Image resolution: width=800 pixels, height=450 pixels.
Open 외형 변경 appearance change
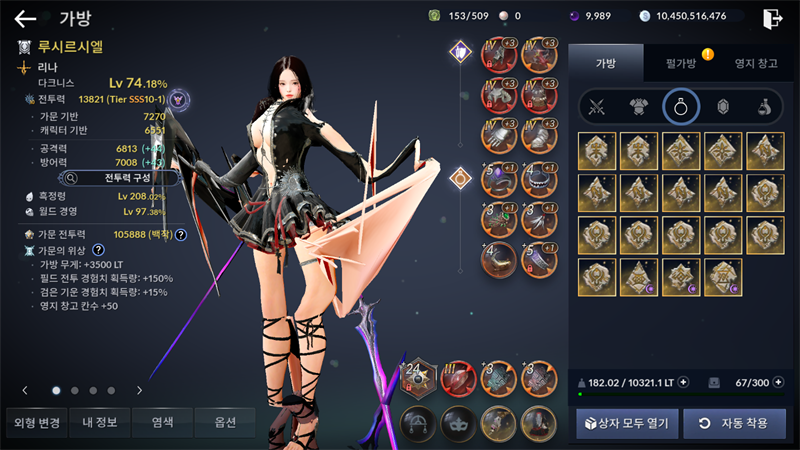(x=34, y=423)
